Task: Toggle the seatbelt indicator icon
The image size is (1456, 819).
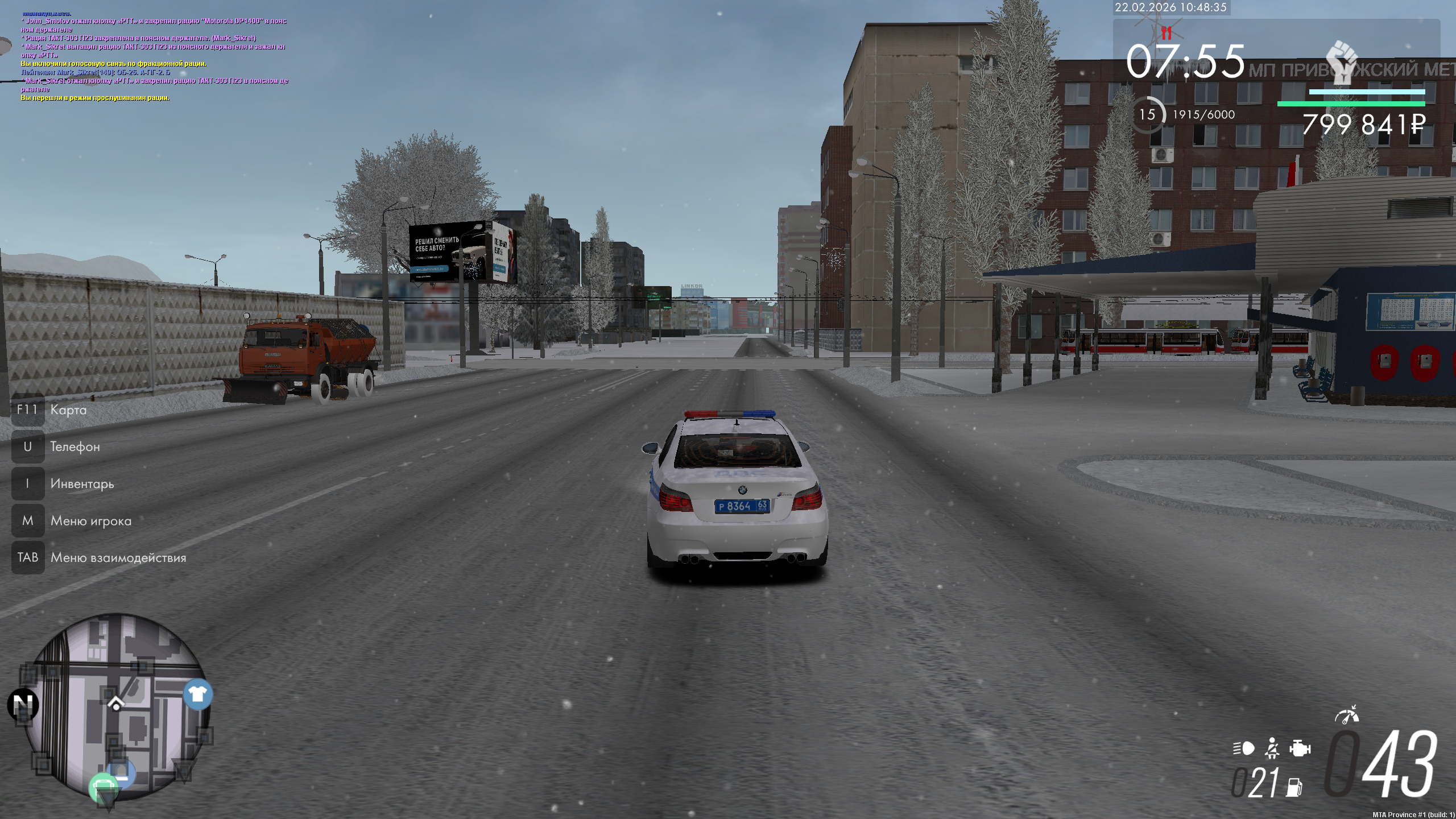Action: [1272, 748]
